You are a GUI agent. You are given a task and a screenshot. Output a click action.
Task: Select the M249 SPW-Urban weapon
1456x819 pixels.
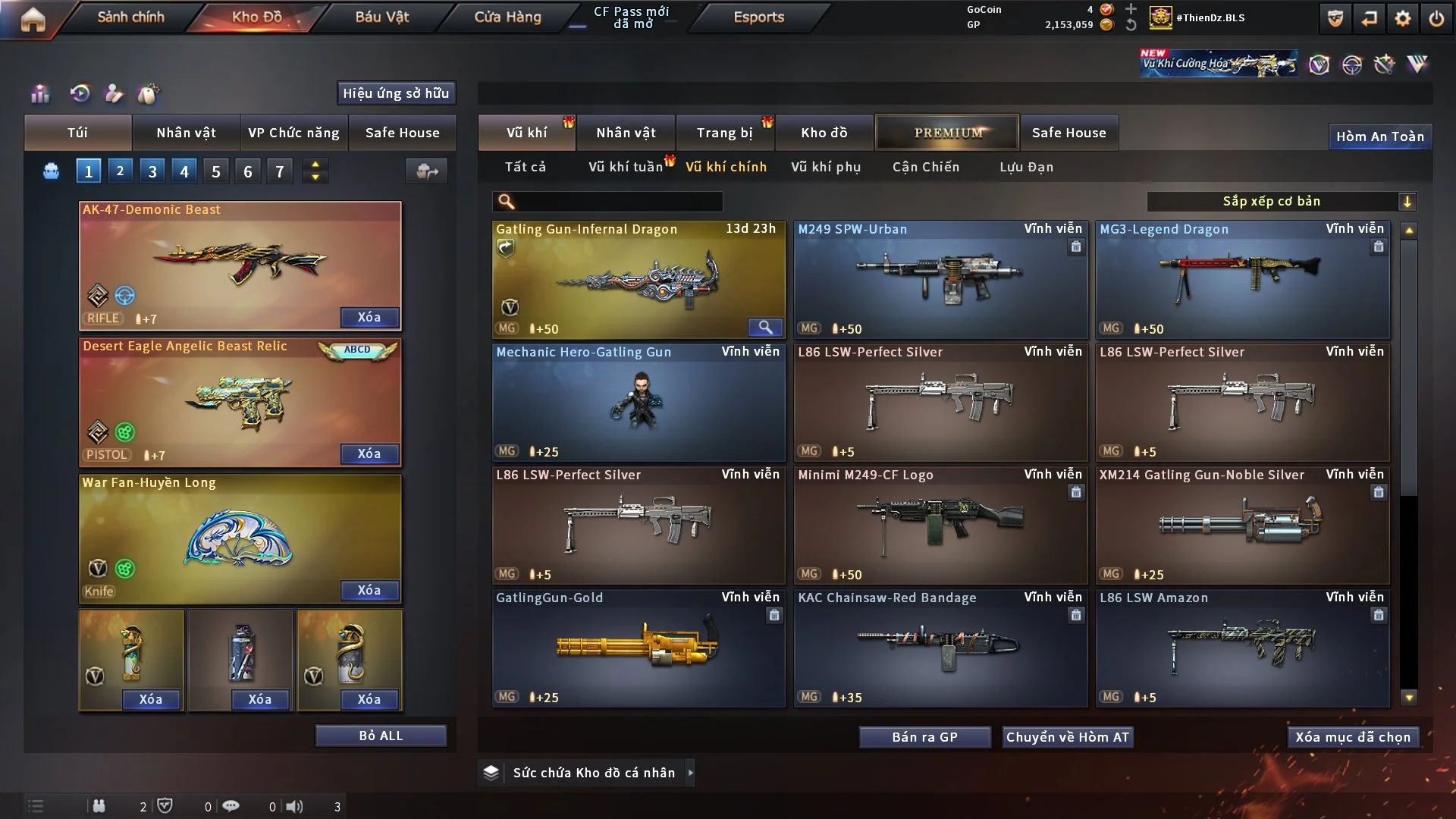pos(940,280)
